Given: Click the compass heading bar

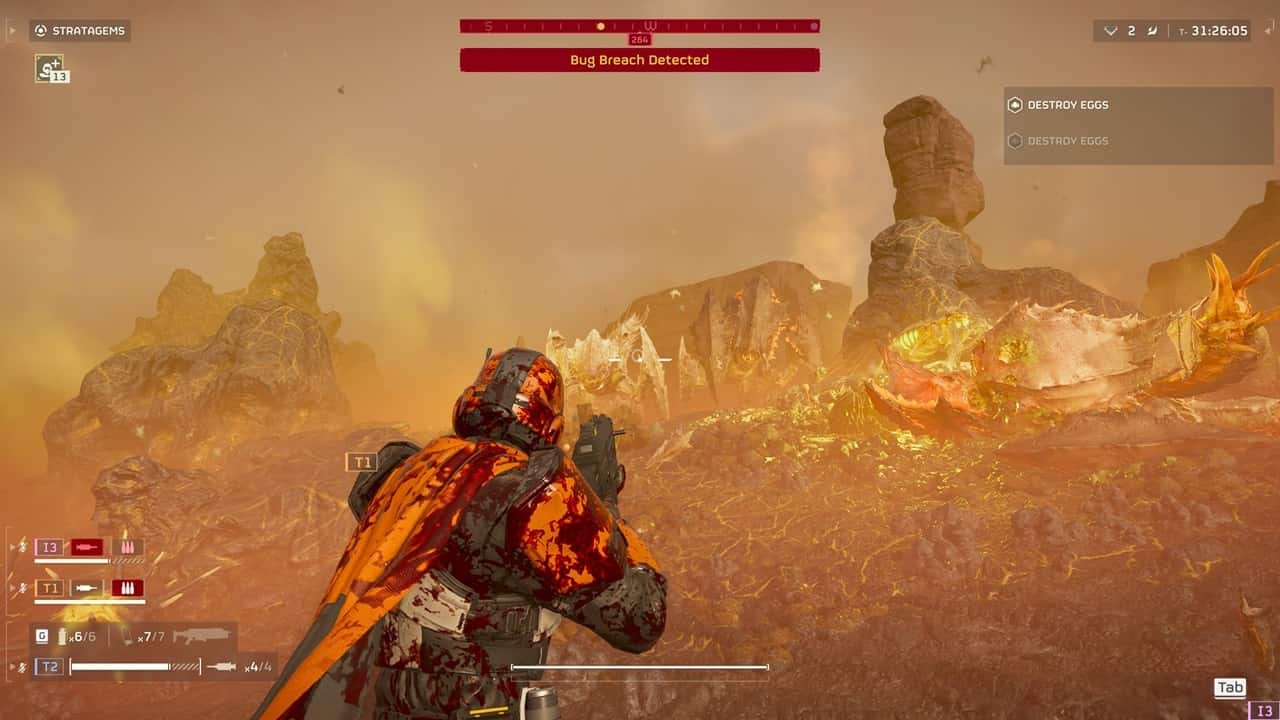Looking at the screenshot, I should click(639, 26).
